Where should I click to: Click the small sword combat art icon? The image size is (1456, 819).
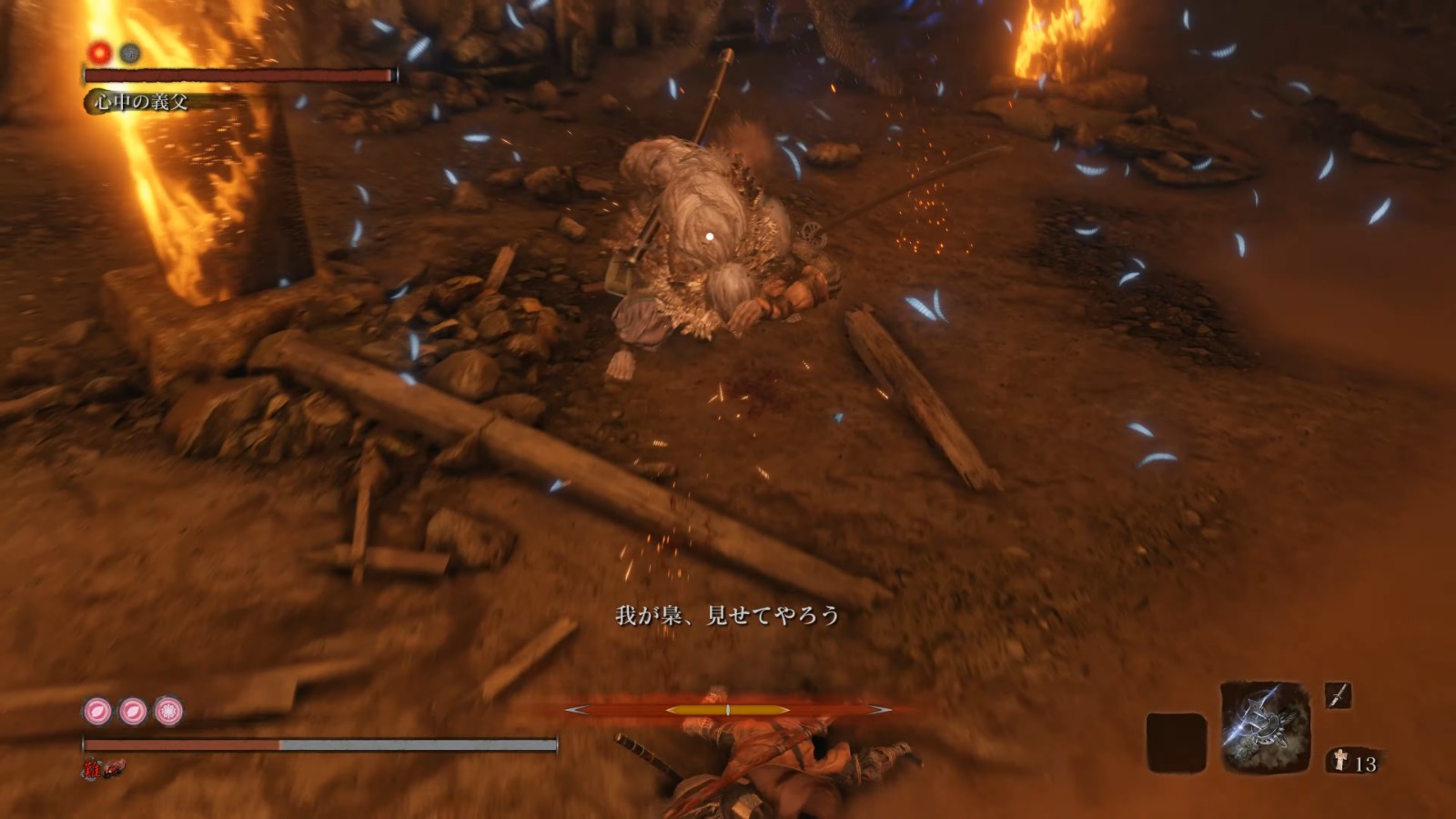[x=1338, y=696]
